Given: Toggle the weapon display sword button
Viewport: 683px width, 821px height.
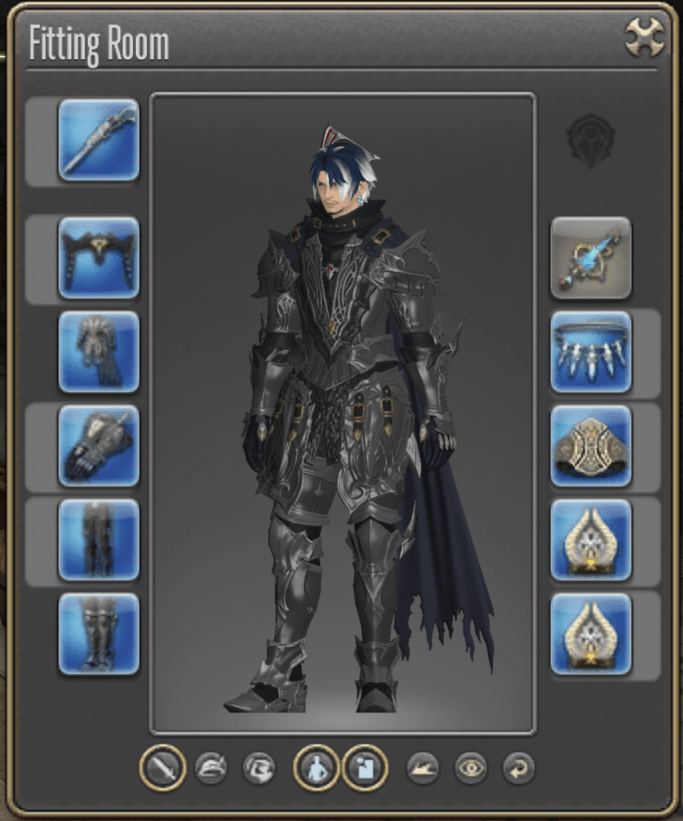Looking at the screenshot, I should tap(162, 768).
